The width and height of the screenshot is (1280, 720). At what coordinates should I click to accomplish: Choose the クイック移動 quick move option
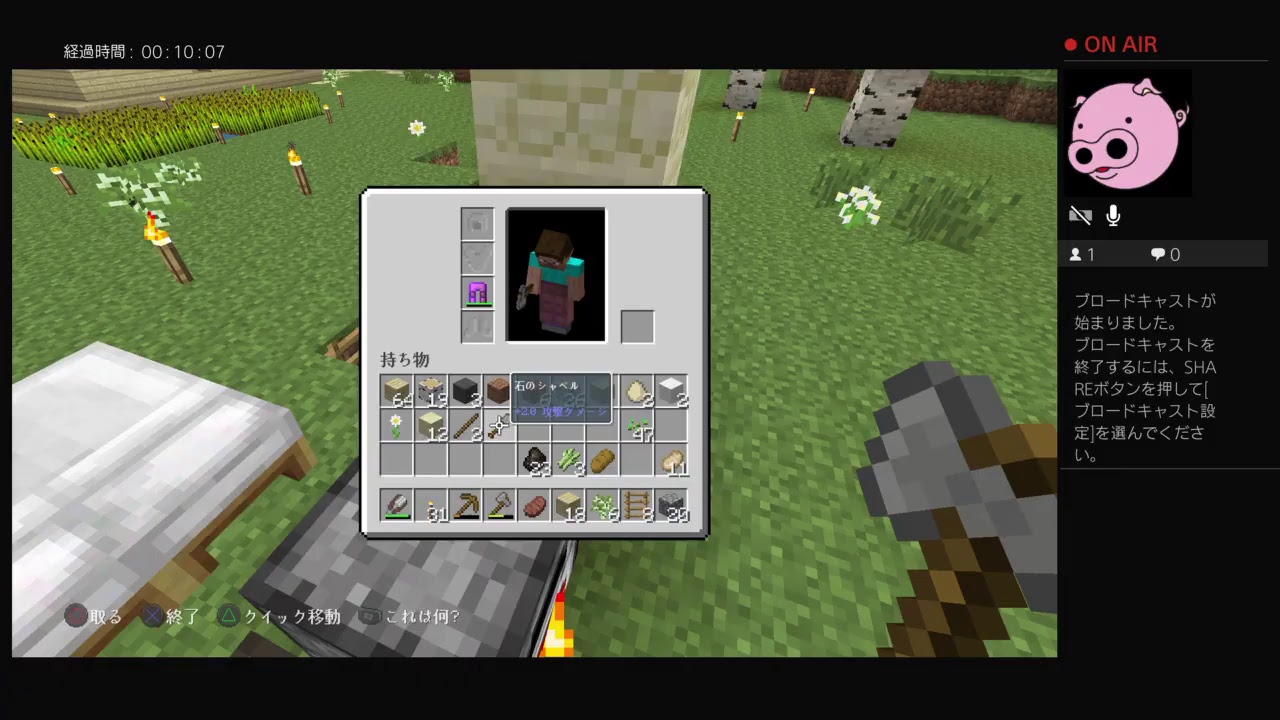[283, 617]
